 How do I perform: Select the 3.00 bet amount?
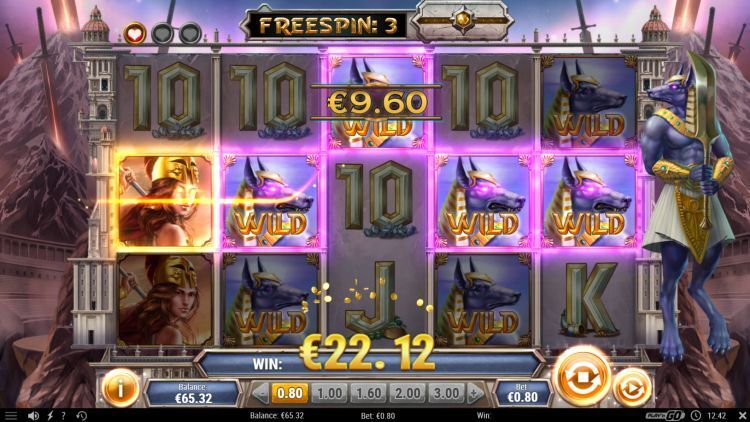[x=449, y=393]
